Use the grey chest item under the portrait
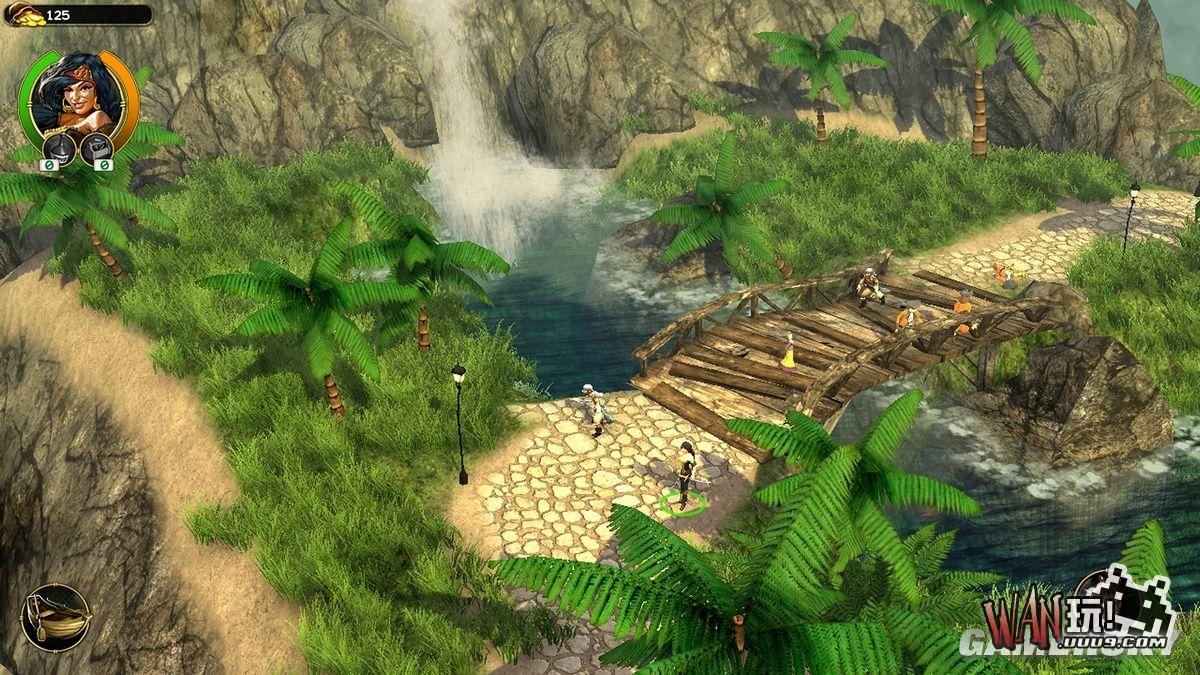This screenshot has height=675, width=1200. (x=97, y=148)
